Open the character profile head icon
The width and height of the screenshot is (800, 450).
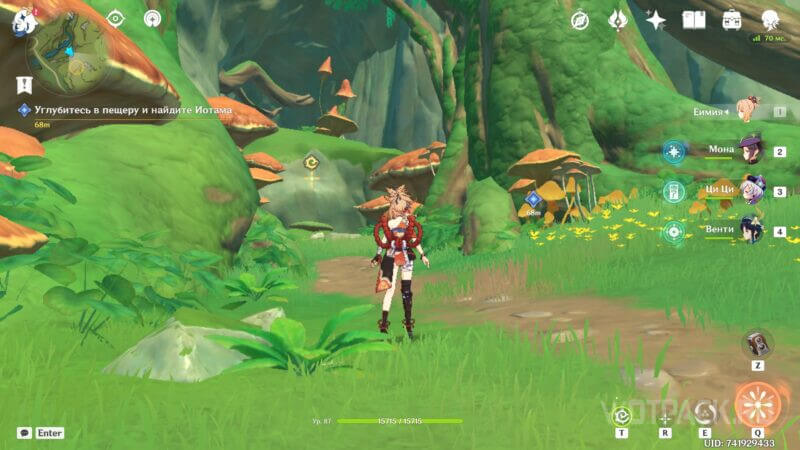[770, 20]
